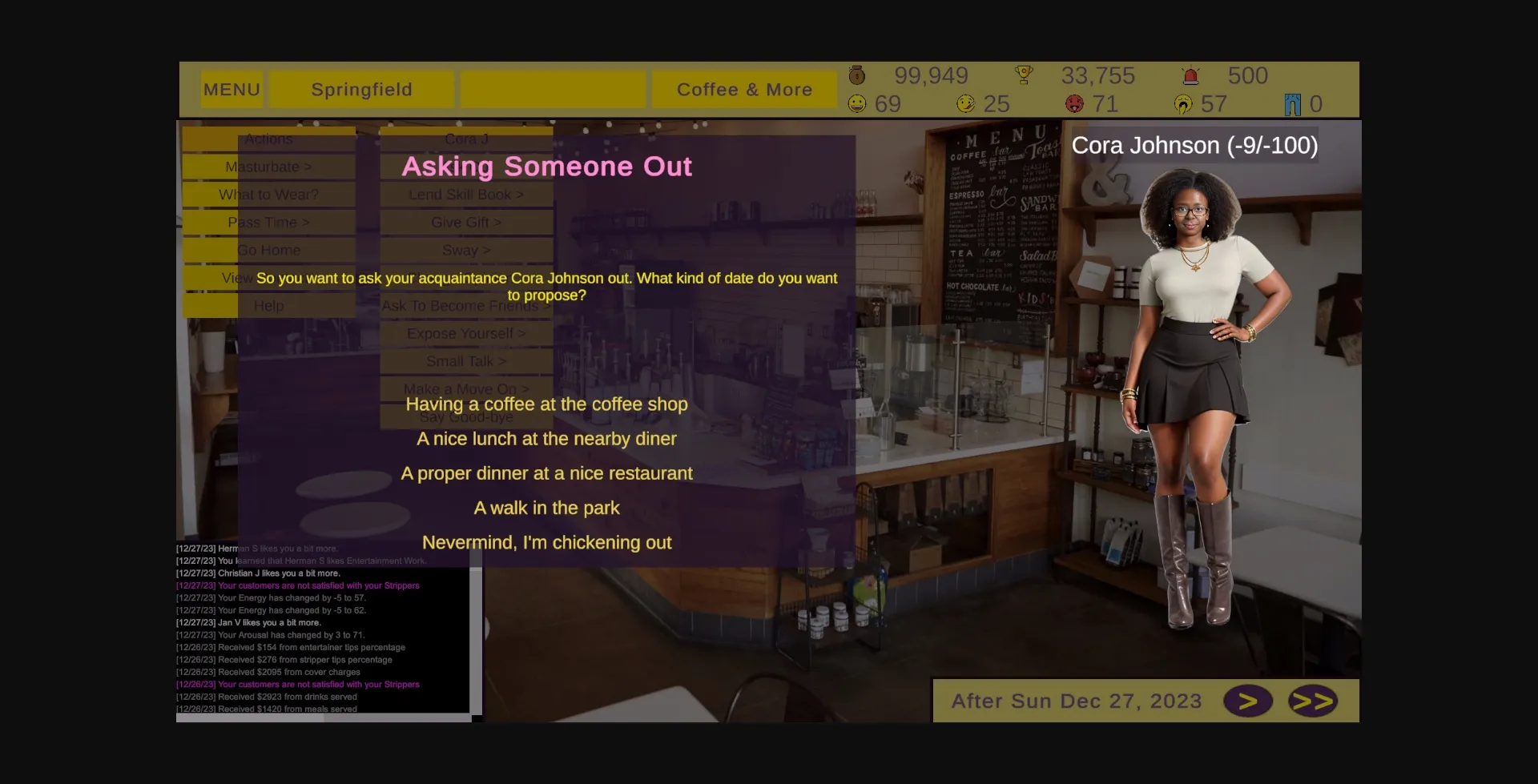Select the trophy score icon
This screenshot has height=784, width=1538.
click(1025, 75)
